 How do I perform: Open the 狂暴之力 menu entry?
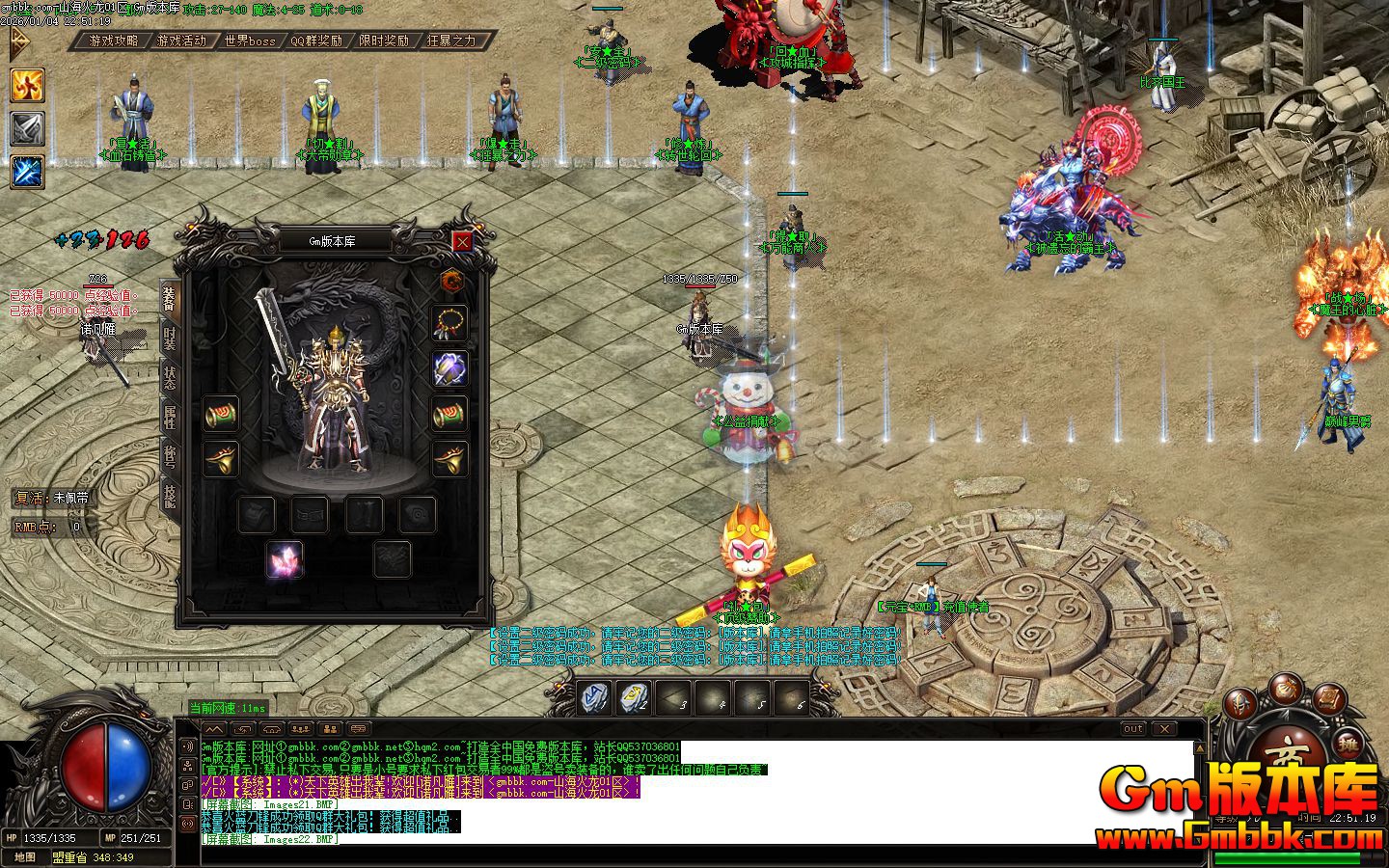(451, 41)
